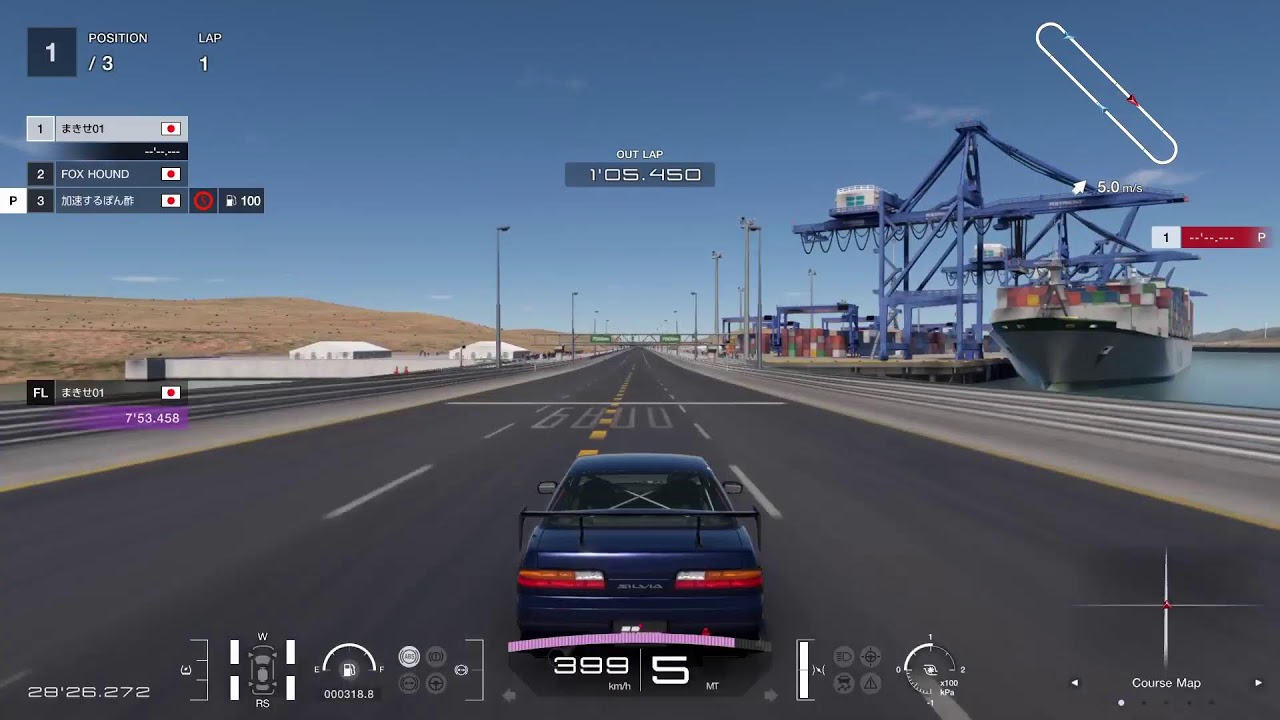The width and height of the screenshot is (1280, 720).
Task: Select the まきせ01 row in the standings
Action: pyautogui.click(x=107, y=129)
